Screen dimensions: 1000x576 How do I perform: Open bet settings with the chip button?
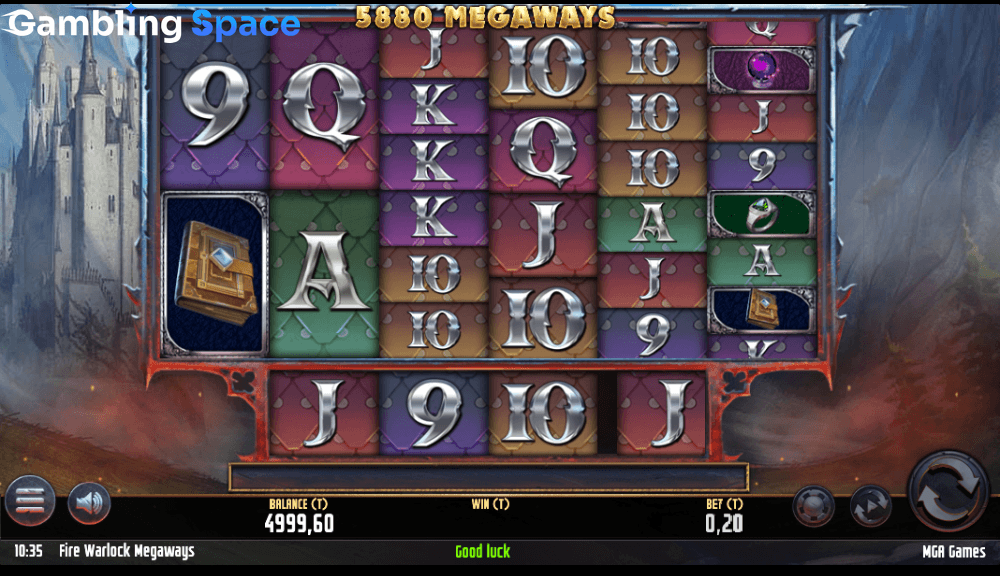pos(814,506)
